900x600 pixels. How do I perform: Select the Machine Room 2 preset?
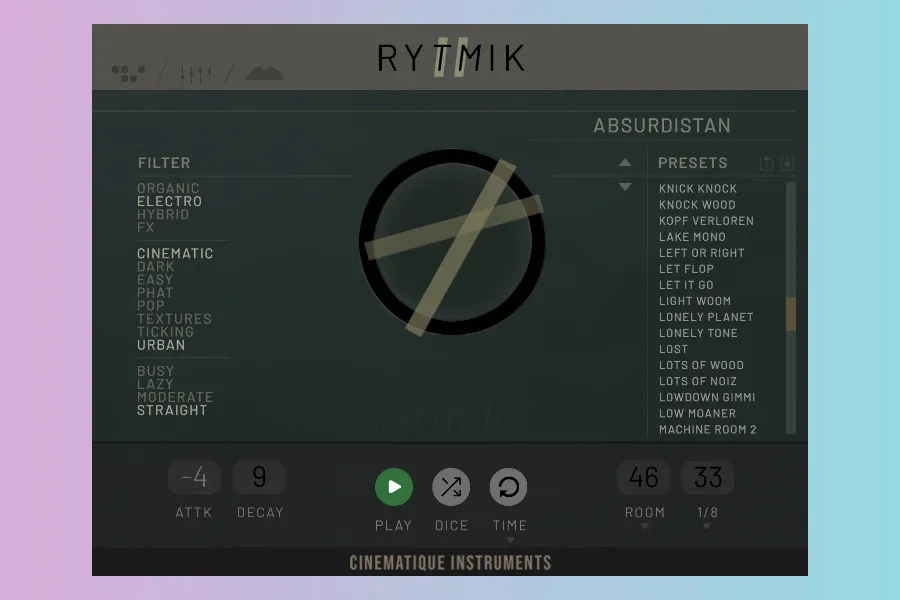tap(708, 429)
